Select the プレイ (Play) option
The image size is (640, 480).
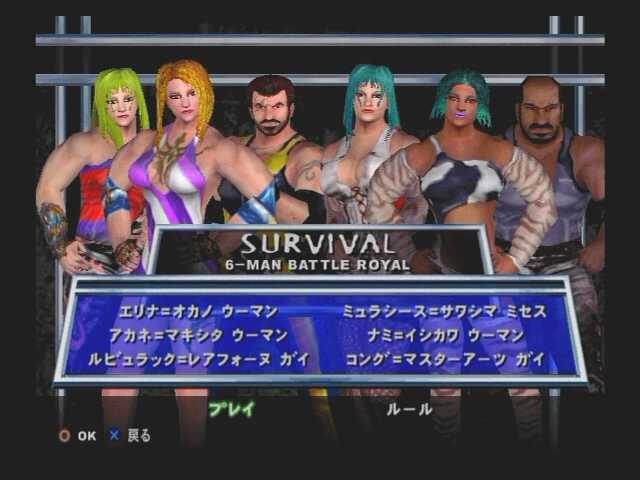231,408
